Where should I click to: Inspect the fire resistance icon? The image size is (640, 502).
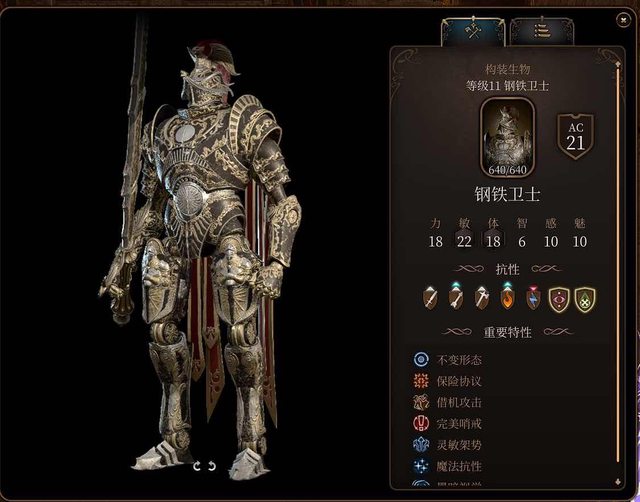pyautogui.click(x=508, y=297)
